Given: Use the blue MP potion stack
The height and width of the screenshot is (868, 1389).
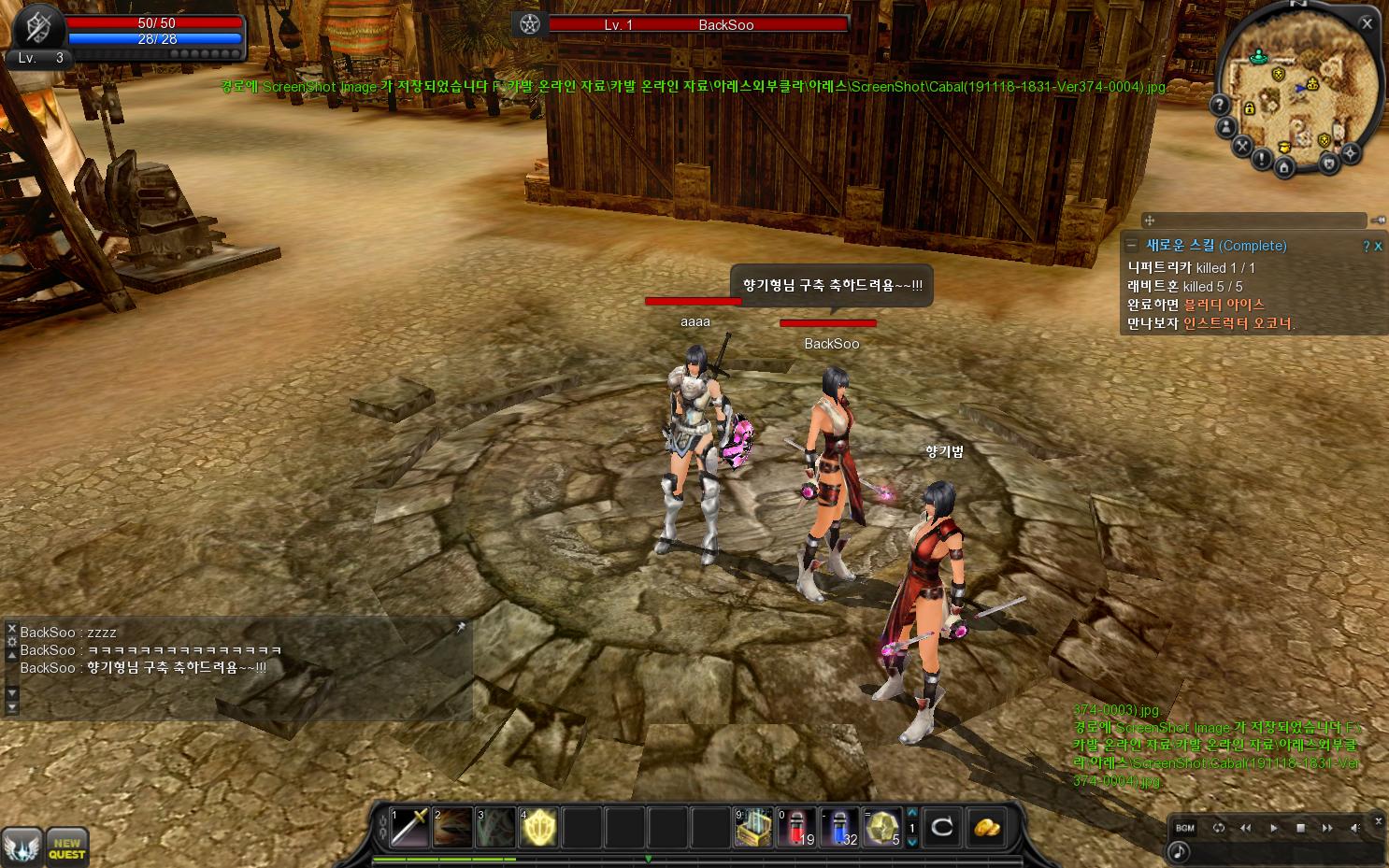Looking at the screenshot, I should (x=839, y=827).
